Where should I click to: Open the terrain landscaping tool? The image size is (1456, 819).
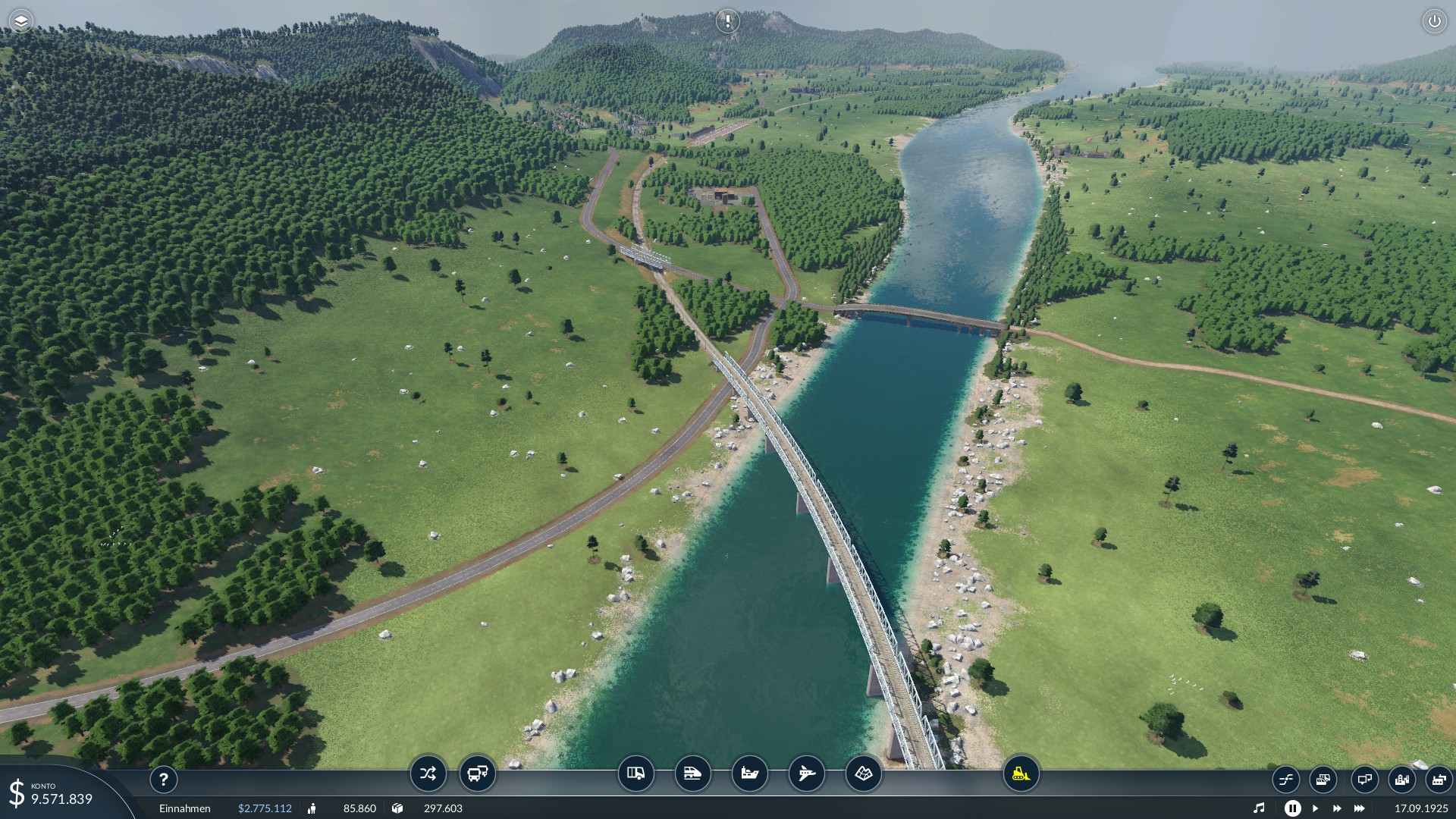coord(863,773)
